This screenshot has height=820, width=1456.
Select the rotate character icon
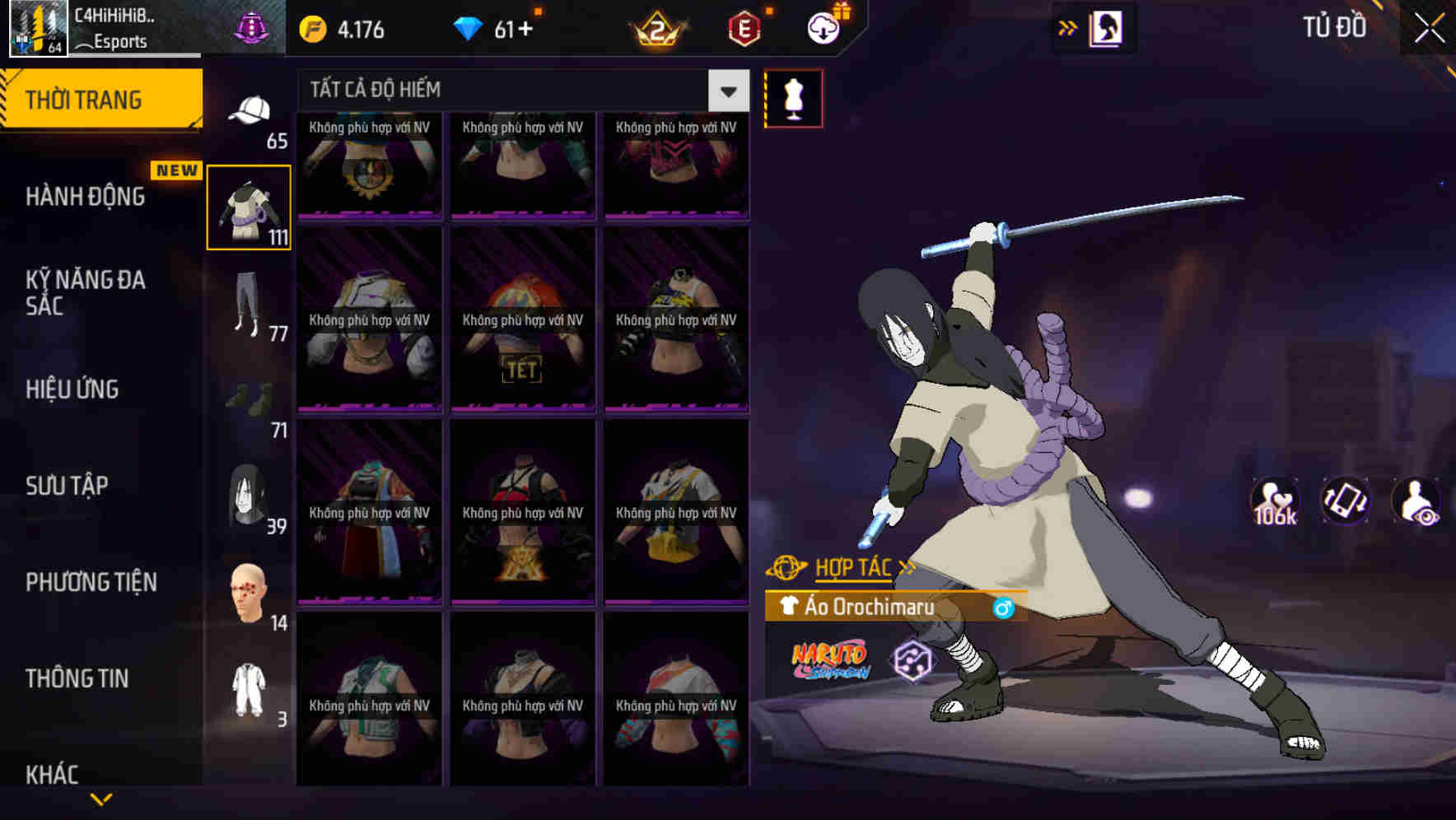coord(1346,501)
